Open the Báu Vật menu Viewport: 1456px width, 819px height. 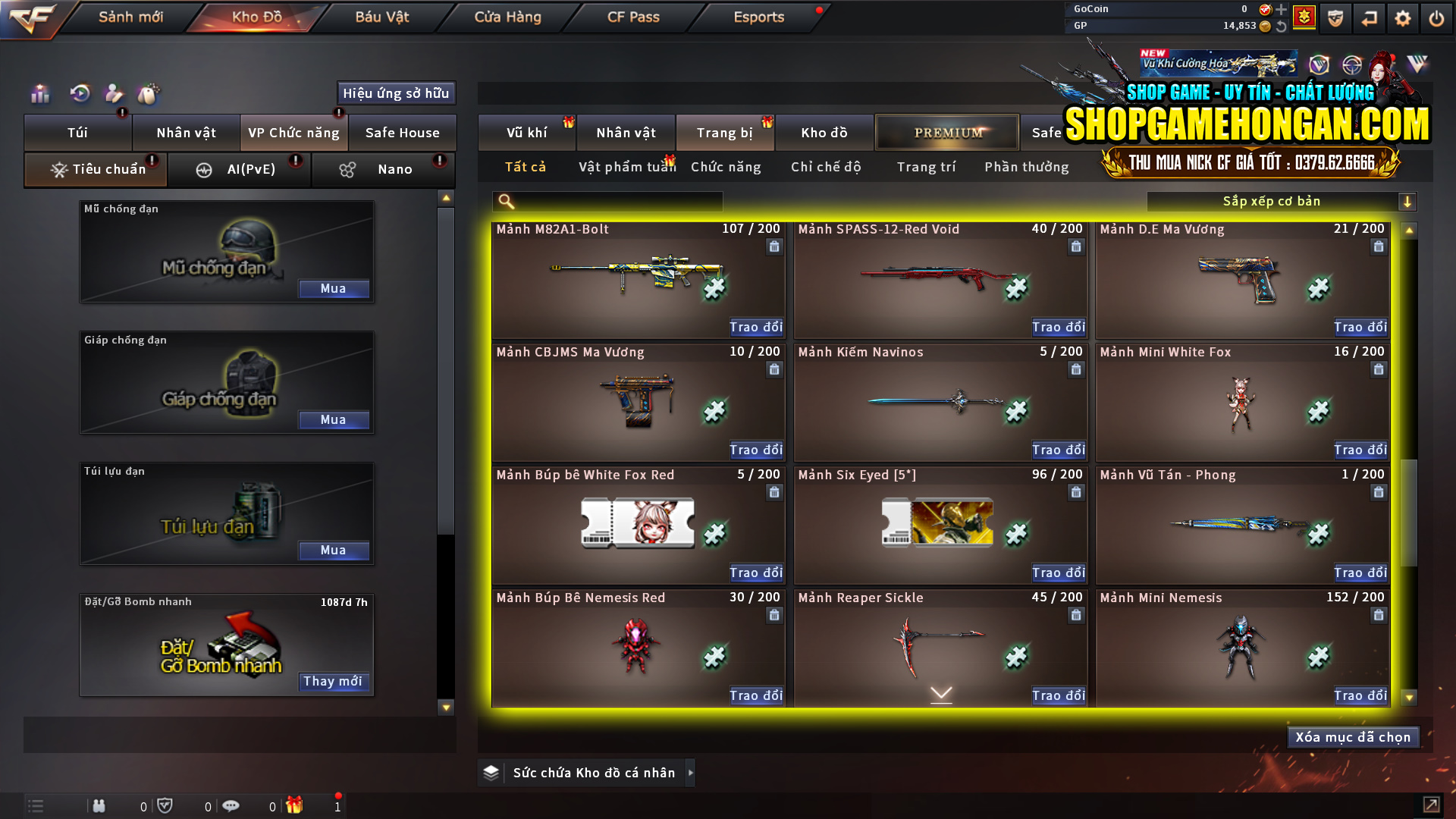pos(380,17)
